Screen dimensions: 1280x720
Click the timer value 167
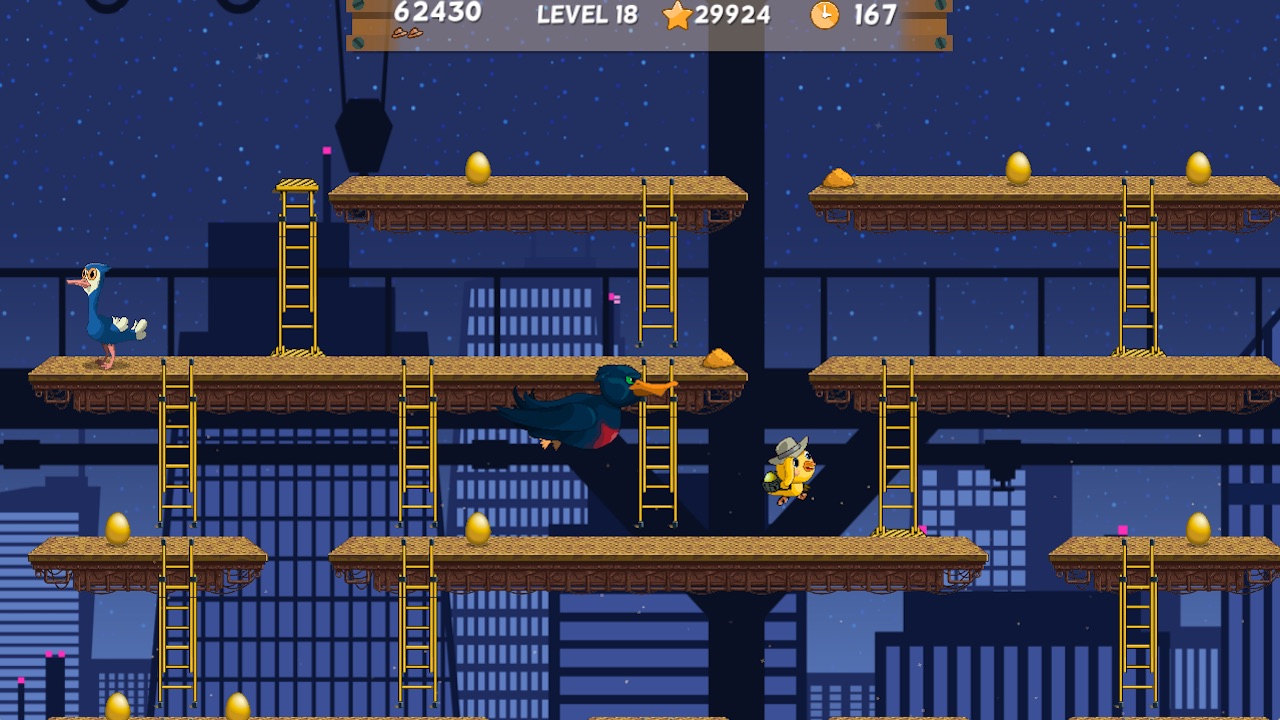[x=875, y=16]
